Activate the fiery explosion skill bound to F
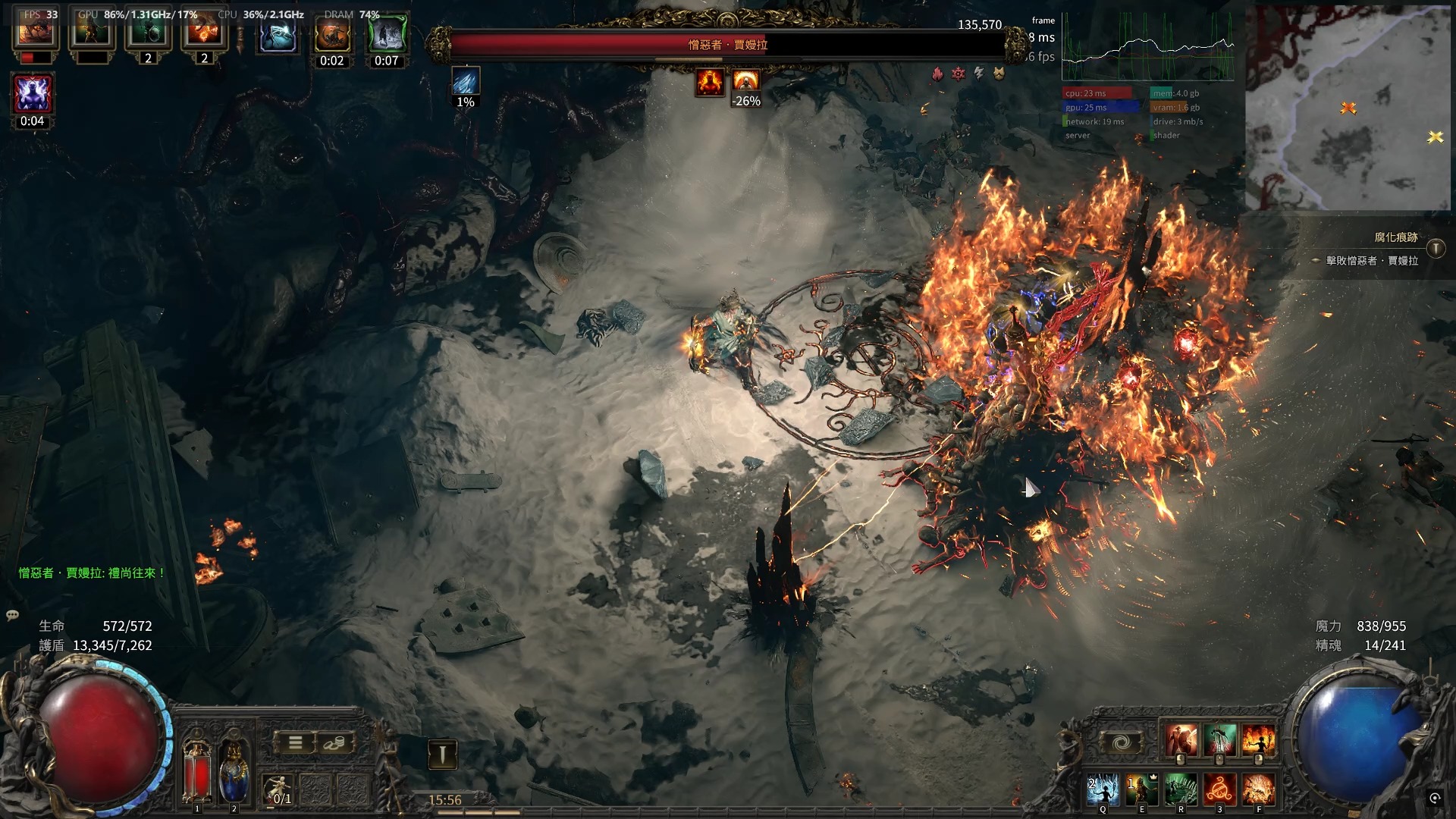1456x819 pixels. click(x=1258, y=789)
